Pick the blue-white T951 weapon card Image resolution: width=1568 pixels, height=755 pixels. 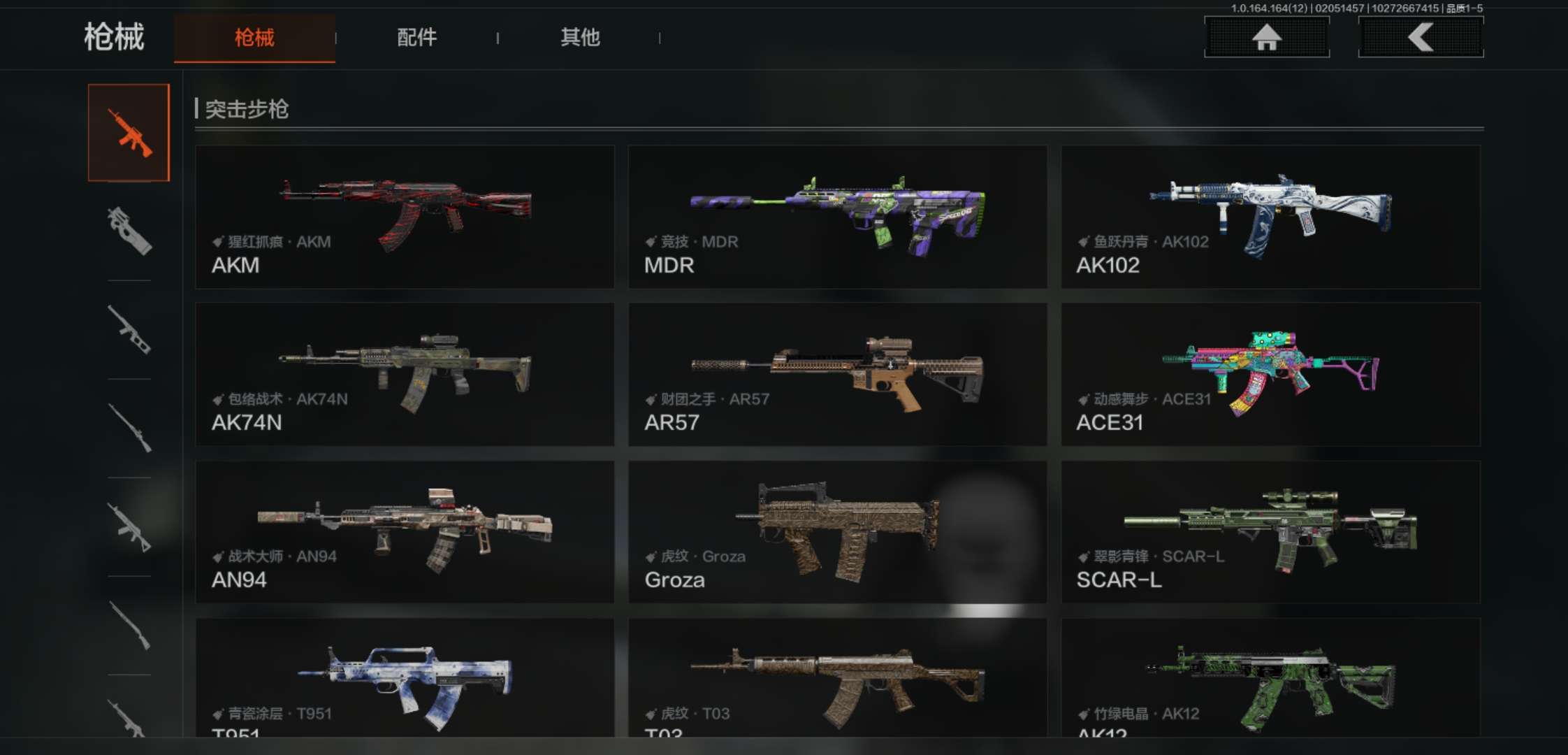[x=405, y=678]
